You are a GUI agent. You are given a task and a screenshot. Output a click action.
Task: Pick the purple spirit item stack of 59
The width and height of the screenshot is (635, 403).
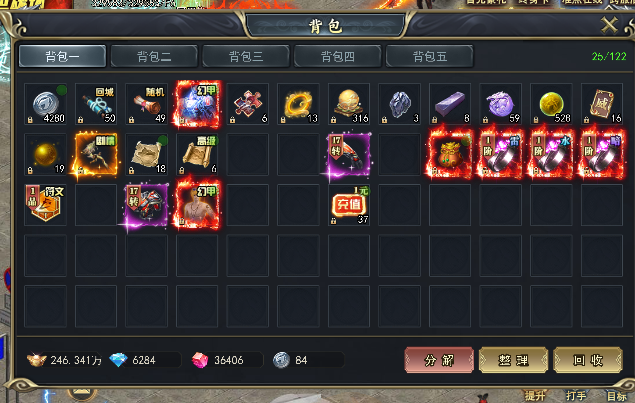[x=500, y=105]
